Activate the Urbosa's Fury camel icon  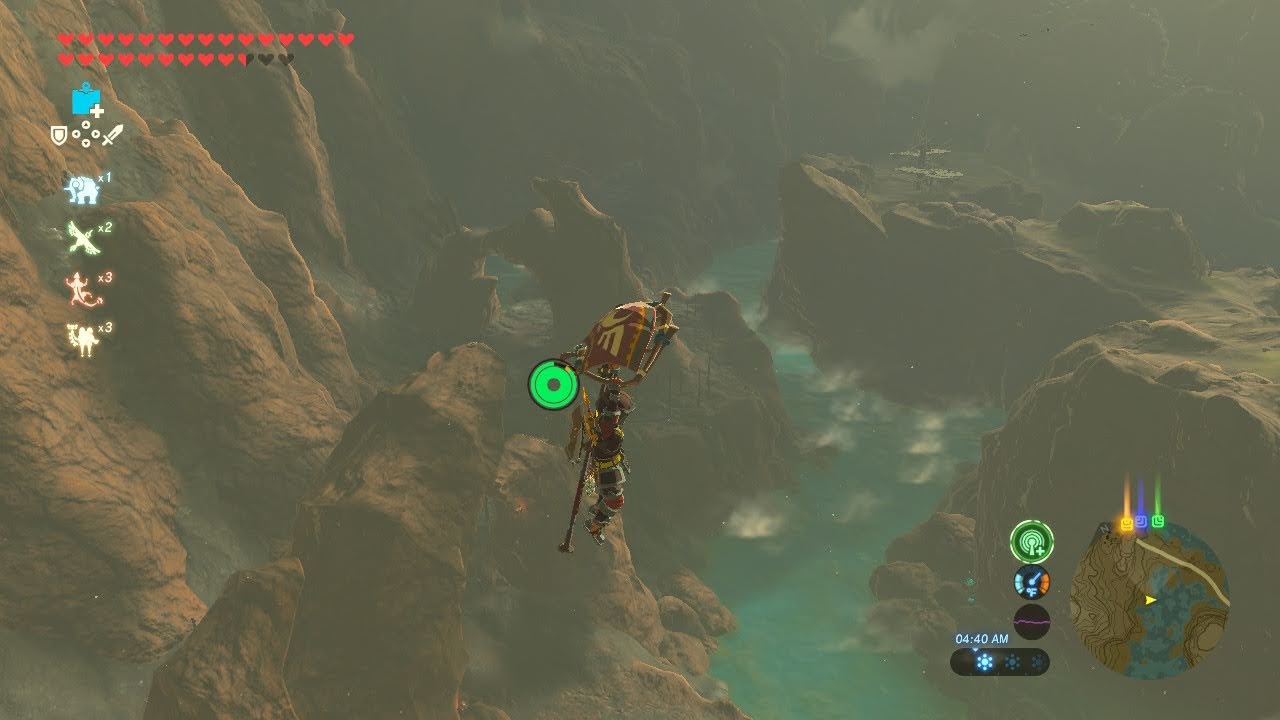click(x=81, y=340)
